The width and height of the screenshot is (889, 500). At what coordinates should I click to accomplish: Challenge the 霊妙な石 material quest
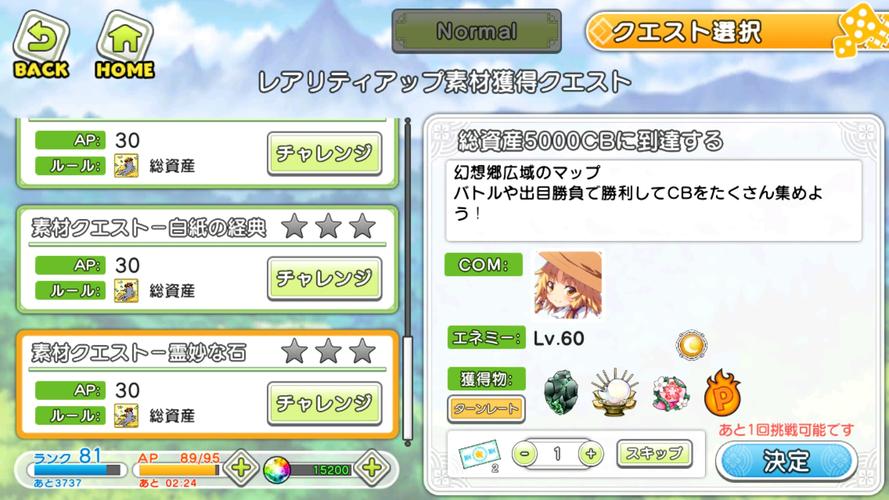324,402
